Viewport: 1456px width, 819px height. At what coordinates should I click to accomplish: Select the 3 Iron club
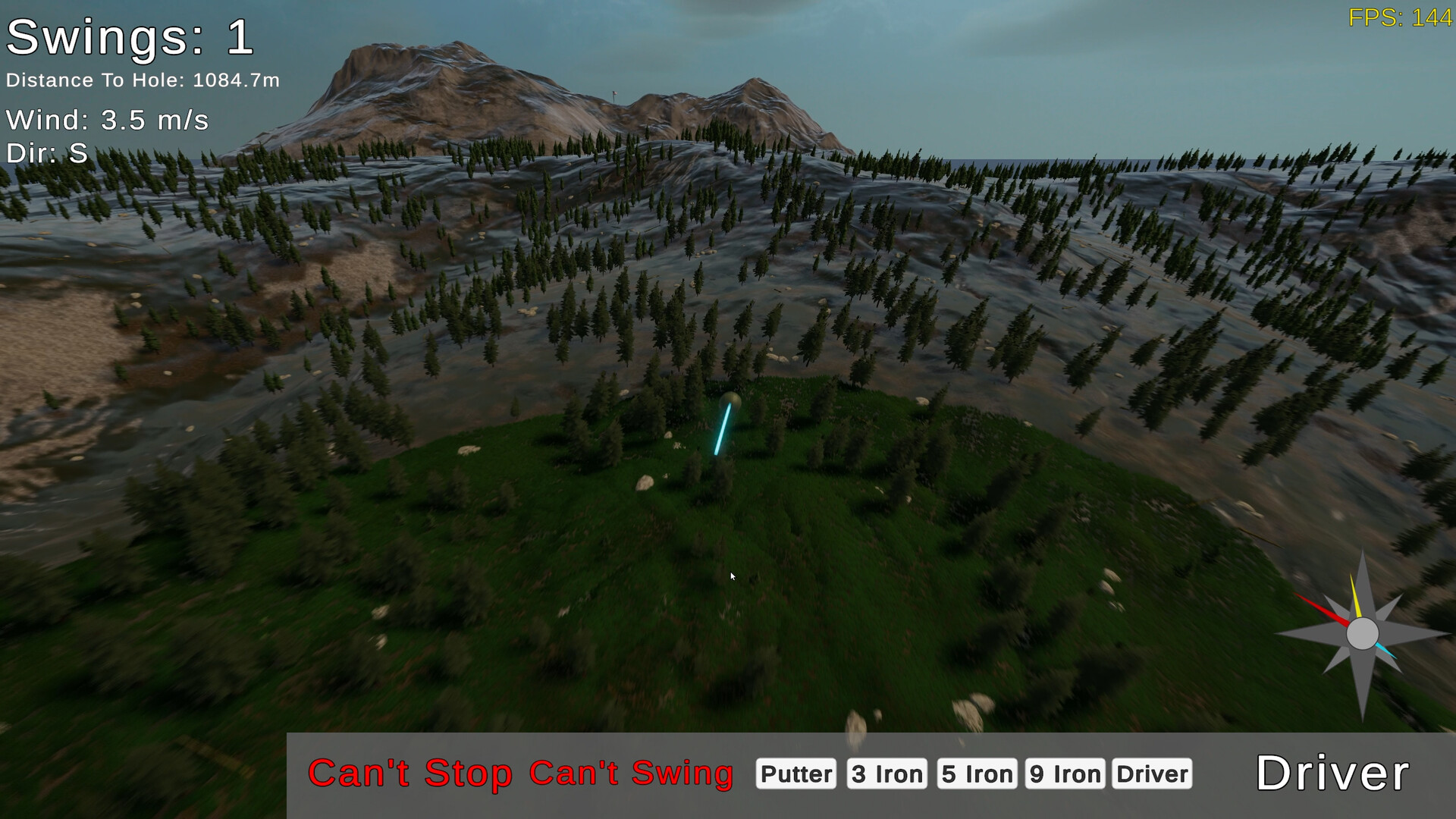pyautogui.click(x=887, y=773)
